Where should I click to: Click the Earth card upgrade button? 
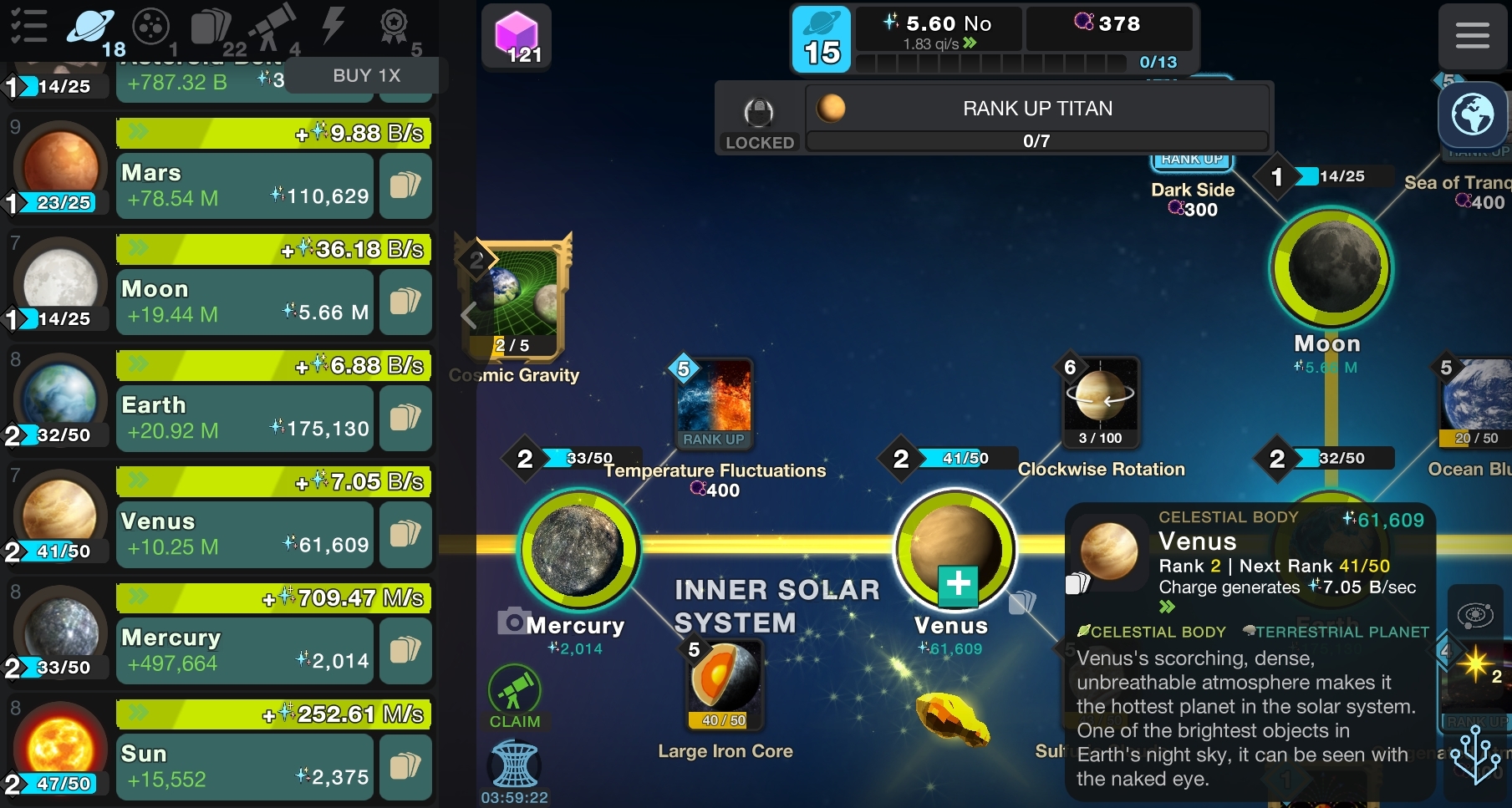[405, 418]
